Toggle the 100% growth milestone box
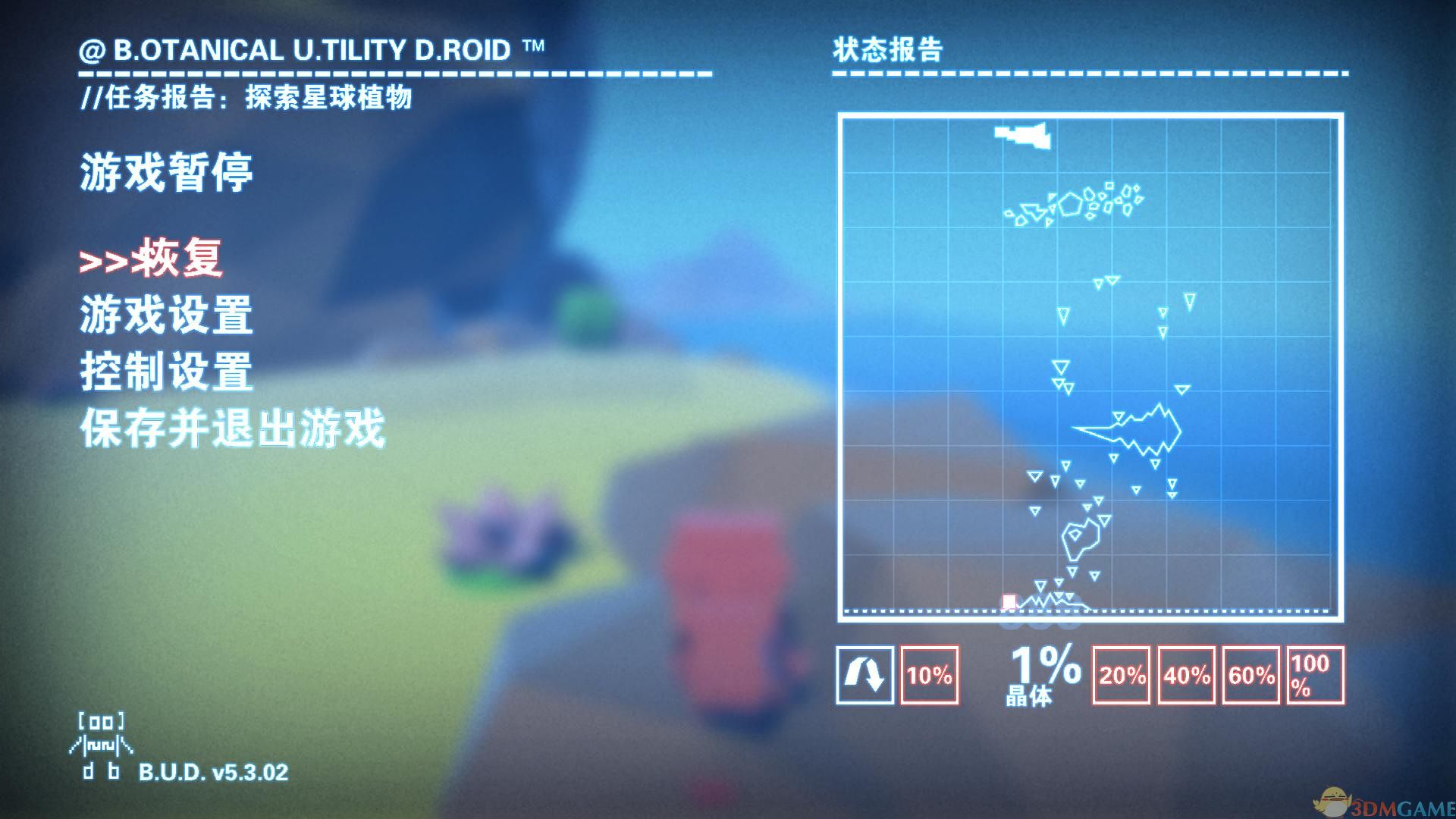Viewport: 1456px width, 819px height. pyautogui.click(x=1313, y=673)
